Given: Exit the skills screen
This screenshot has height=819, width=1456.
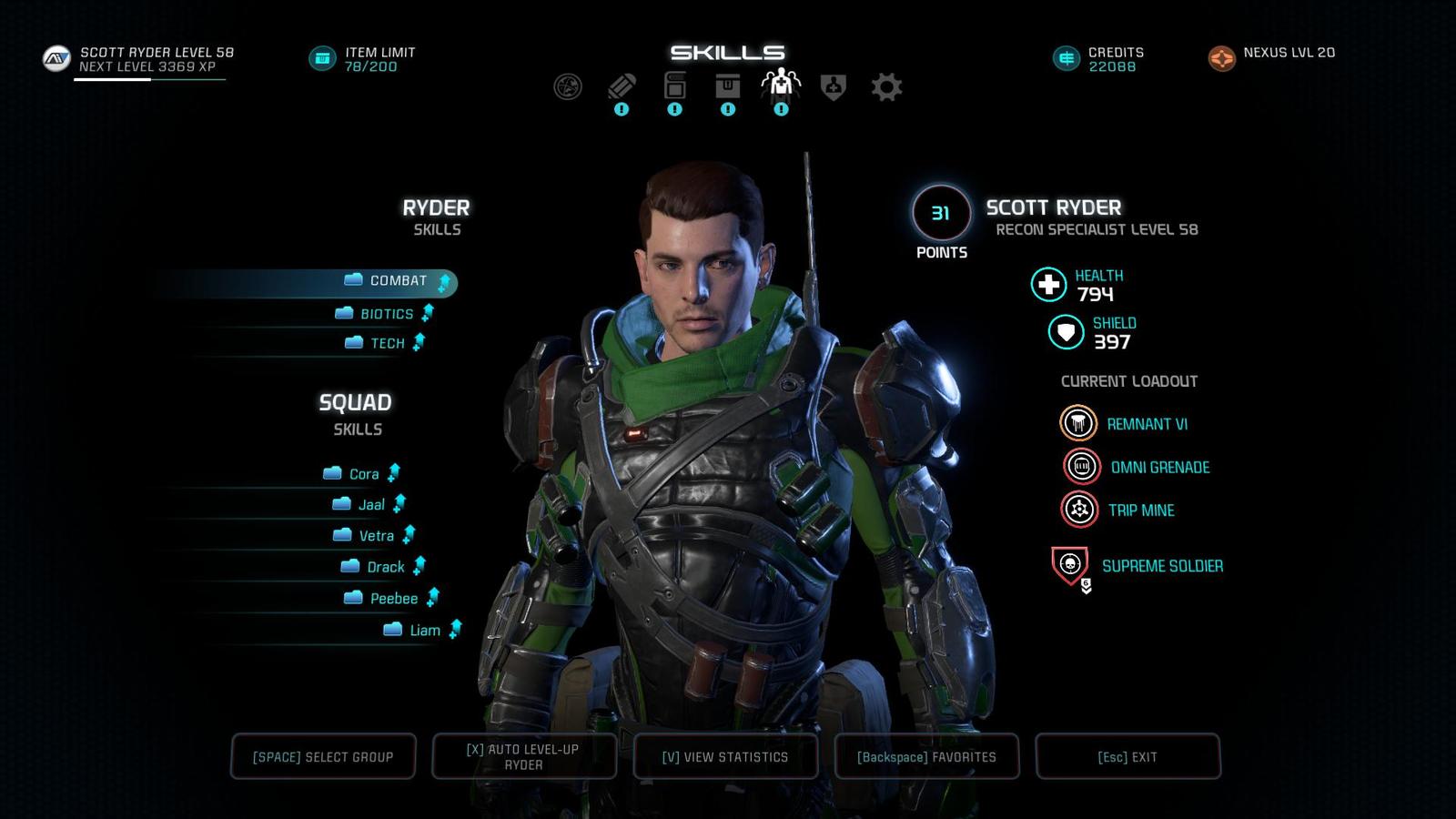Looking at the screenshot, I should click(1127, 756).
